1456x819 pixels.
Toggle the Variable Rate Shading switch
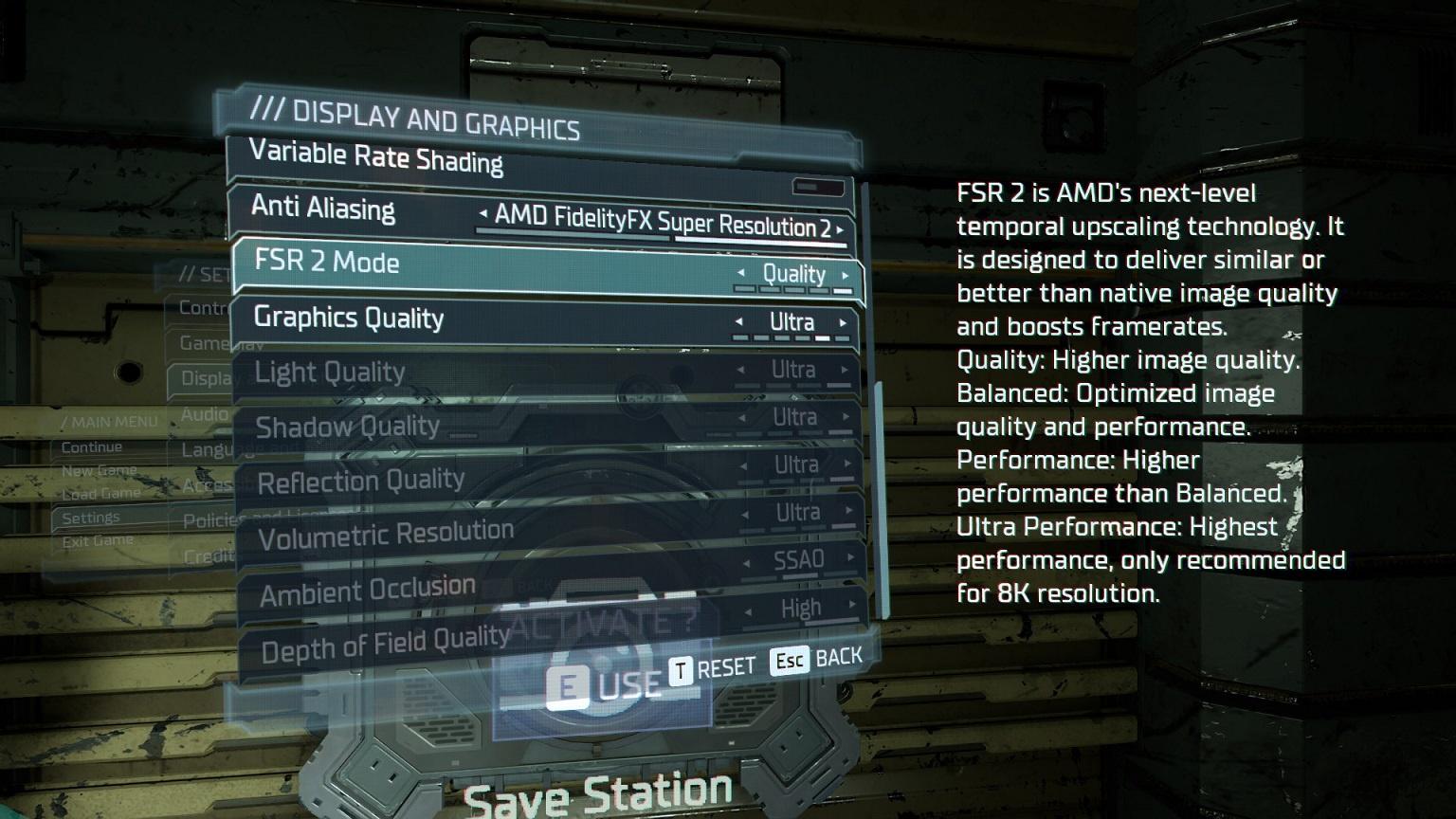click(817, 188)
